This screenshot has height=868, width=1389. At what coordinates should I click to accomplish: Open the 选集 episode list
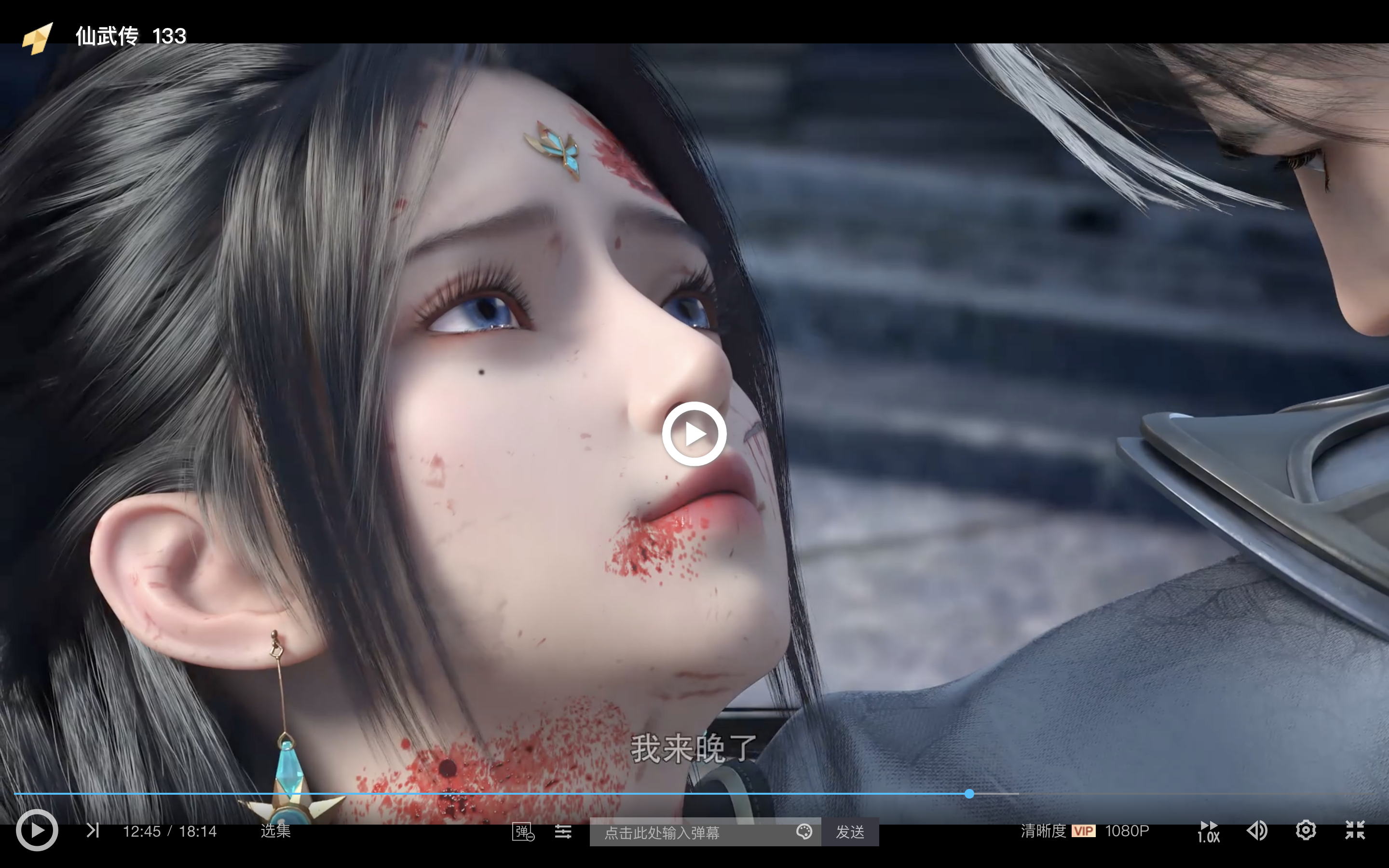[275, 831]
